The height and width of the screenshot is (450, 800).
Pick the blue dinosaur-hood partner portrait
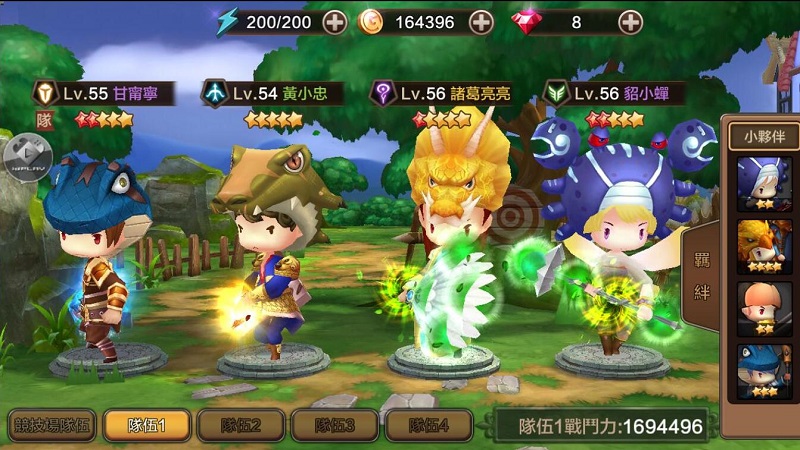pyautogui.click(x=764, y=371)
